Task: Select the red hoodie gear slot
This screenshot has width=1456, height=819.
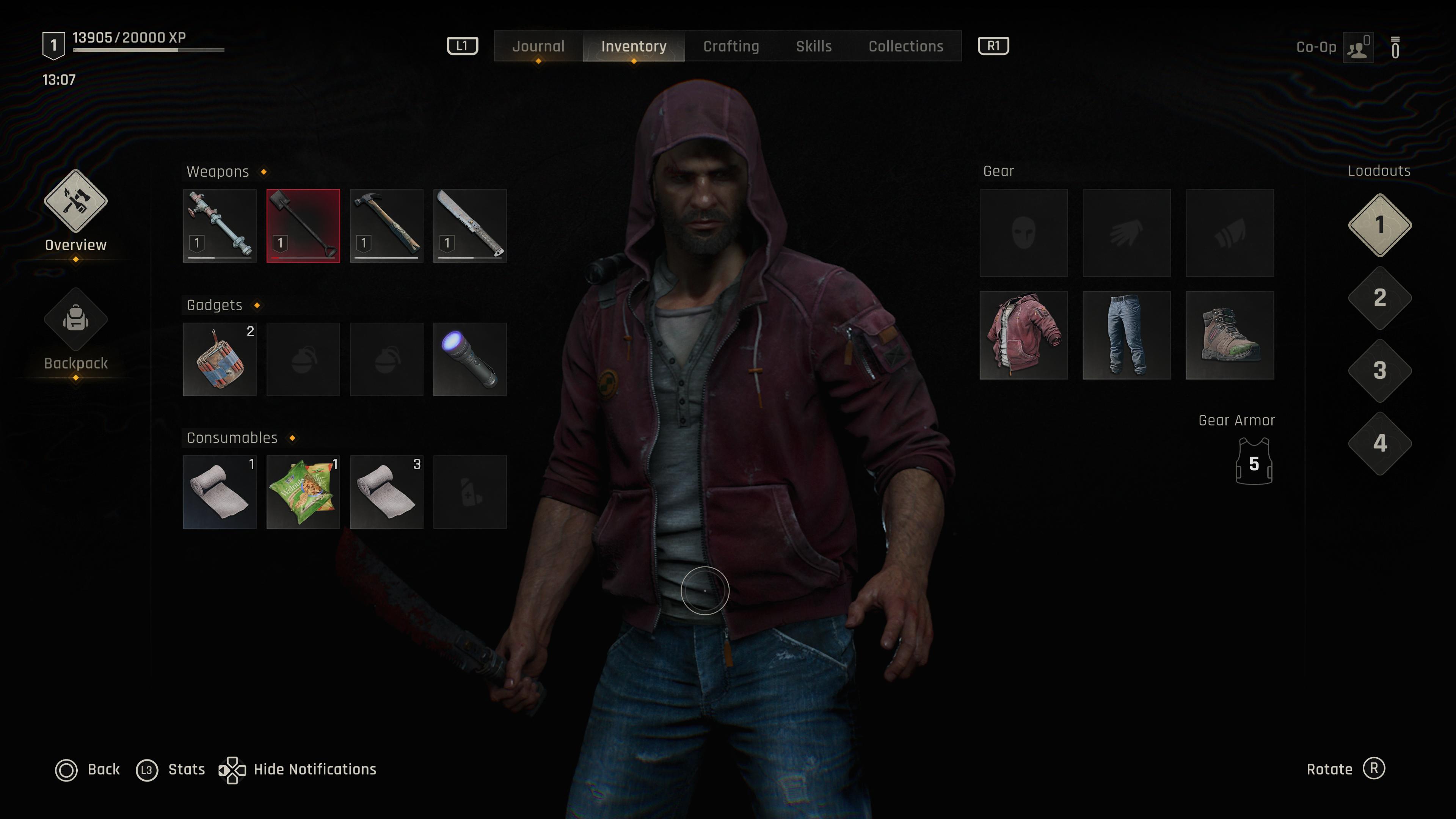Action: click(x=1024, y=335)
